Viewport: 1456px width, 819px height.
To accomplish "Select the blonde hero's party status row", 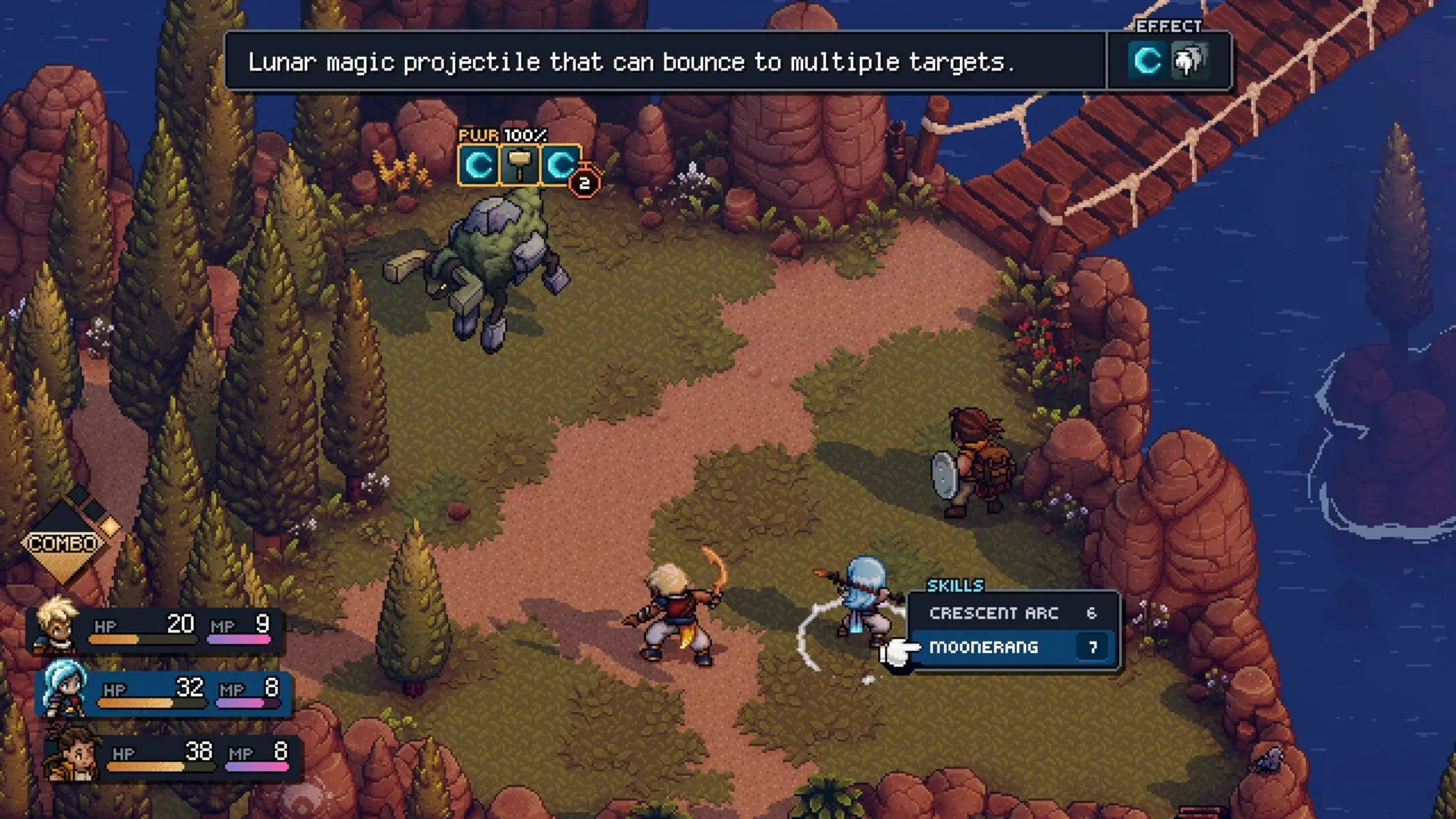I will [x=155, y=629].
